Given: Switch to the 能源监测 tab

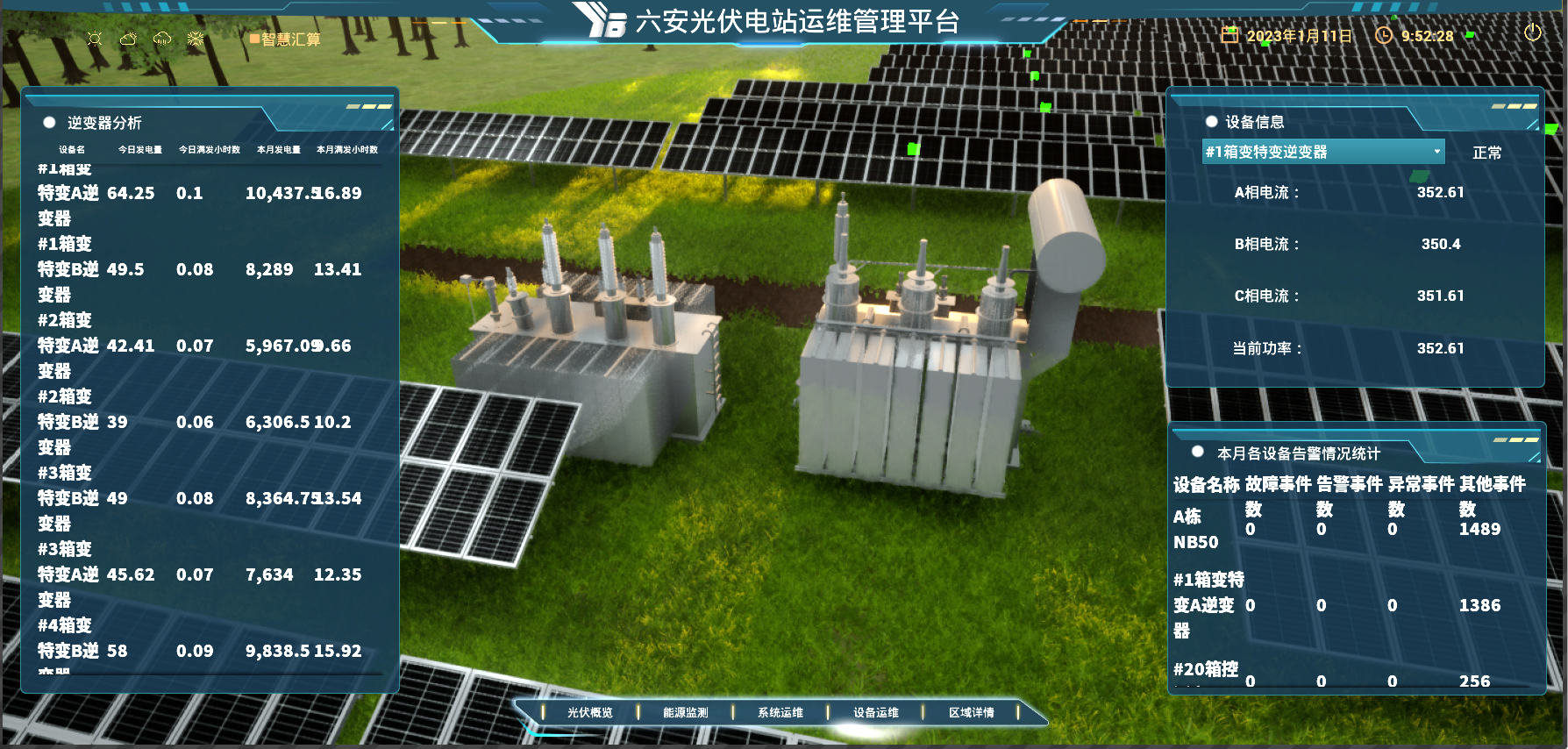Looking at the screenshot, I should (685, 712).
